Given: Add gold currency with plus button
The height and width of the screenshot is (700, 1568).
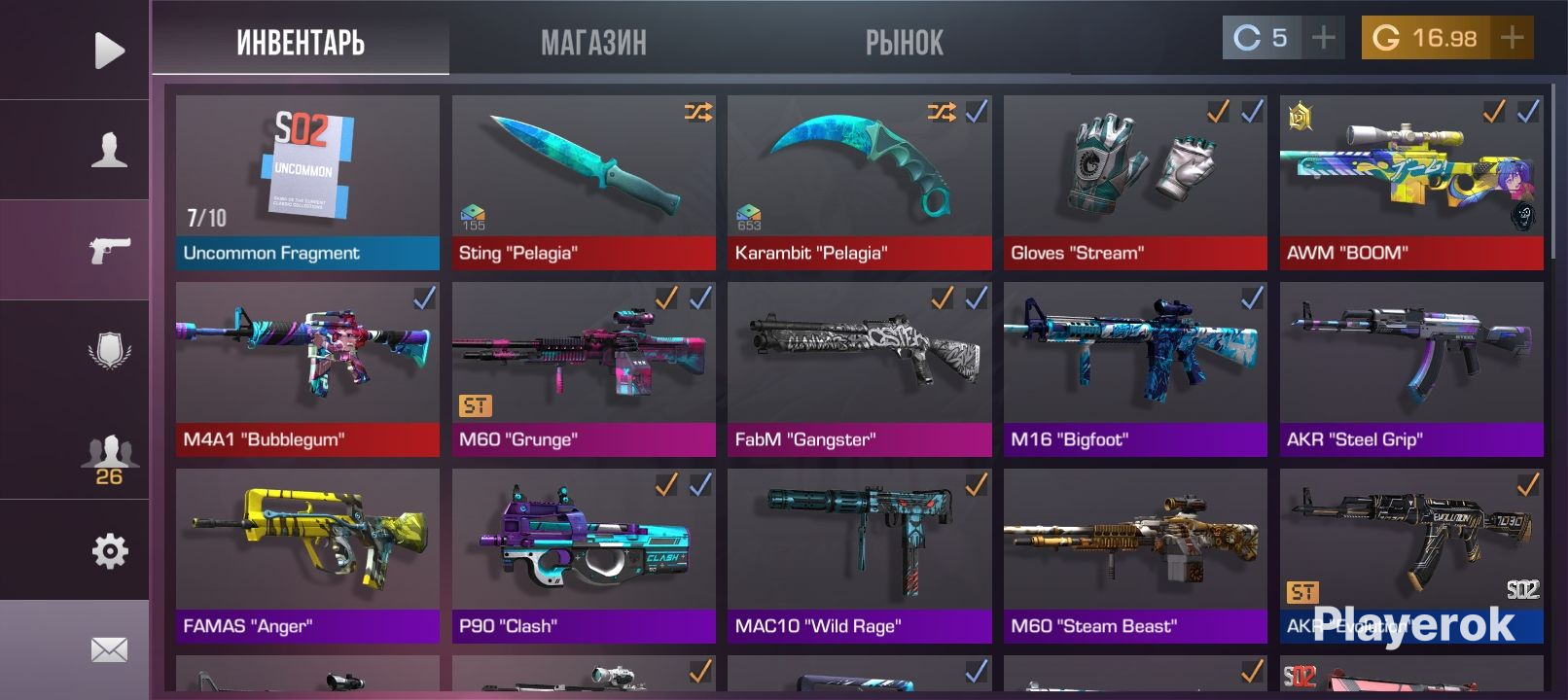Looking at the screenshot, I should point(1512,38).
